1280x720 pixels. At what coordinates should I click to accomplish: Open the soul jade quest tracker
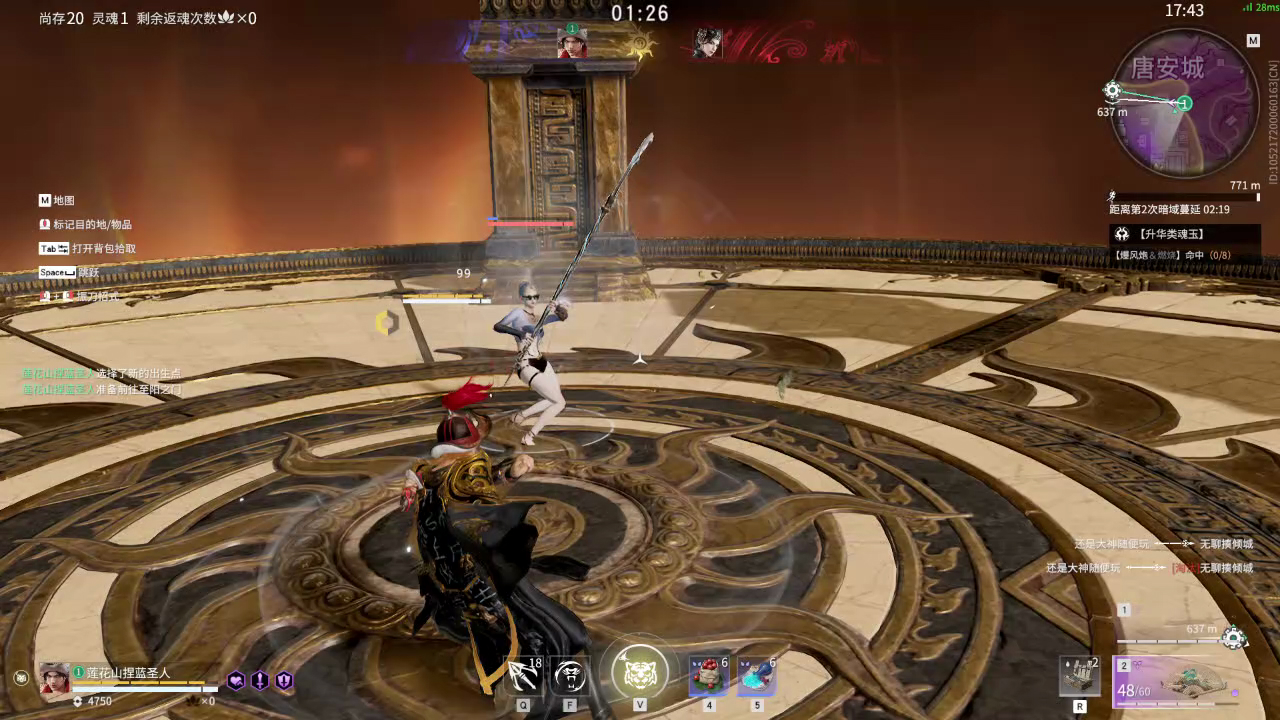1184,234
